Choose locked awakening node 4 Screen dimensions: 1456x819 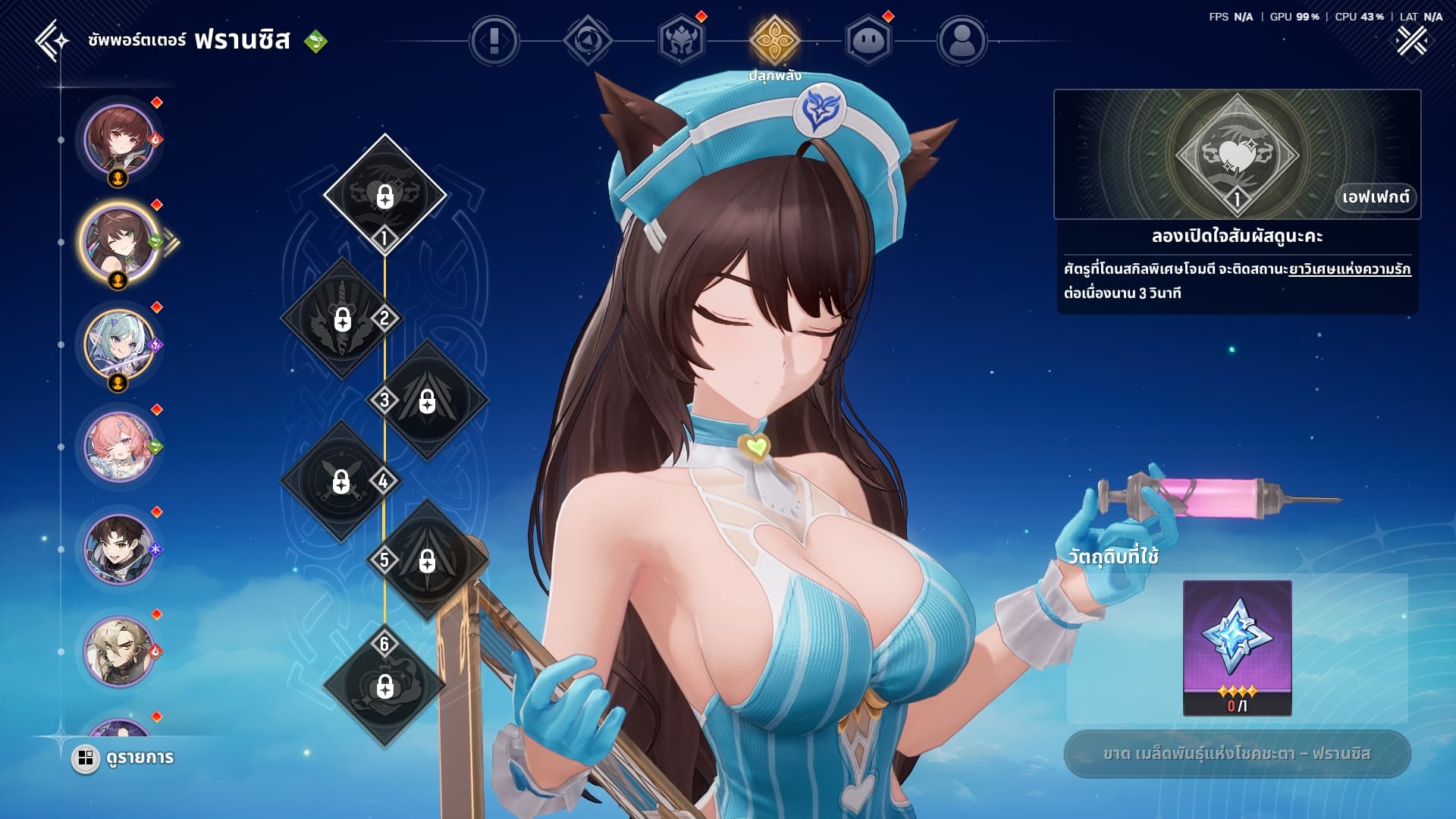[341, 481]
